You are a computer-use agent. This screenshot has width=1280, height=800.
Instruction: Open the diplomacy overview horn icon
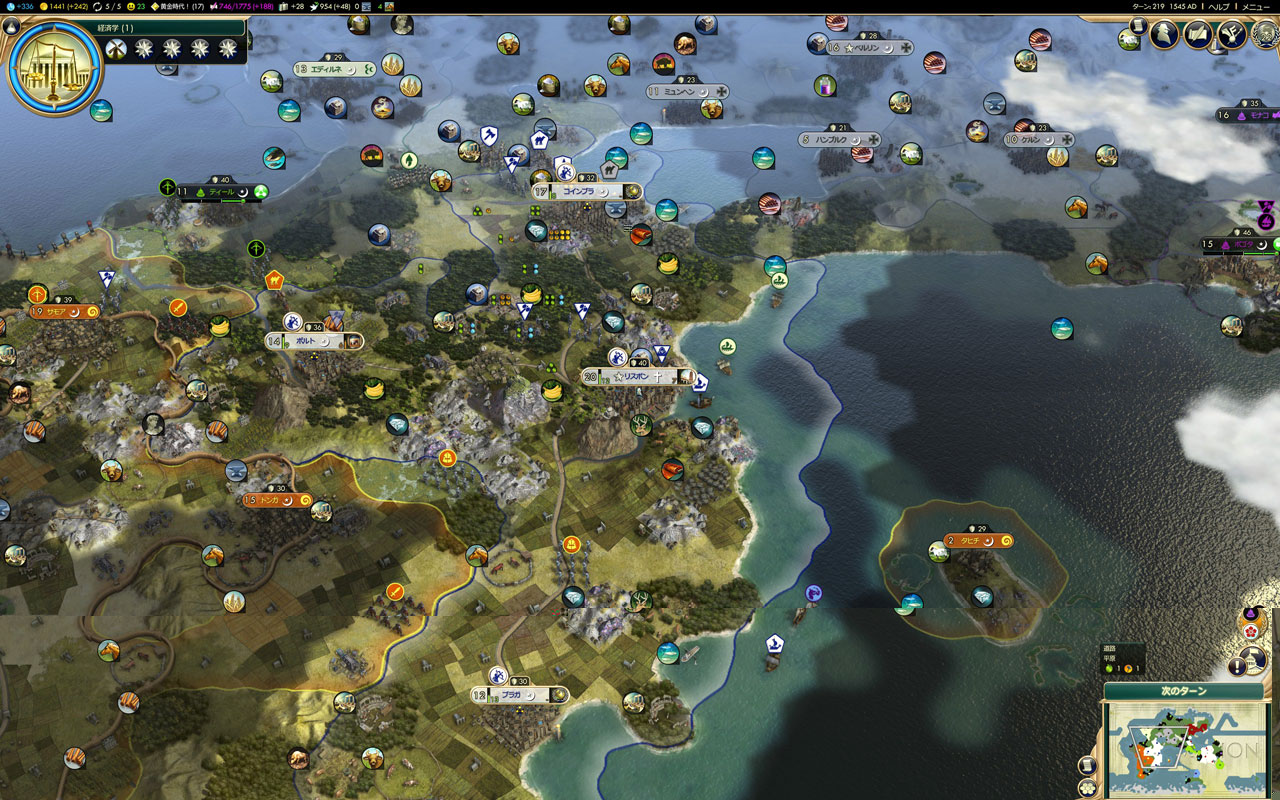(1231, 34)
